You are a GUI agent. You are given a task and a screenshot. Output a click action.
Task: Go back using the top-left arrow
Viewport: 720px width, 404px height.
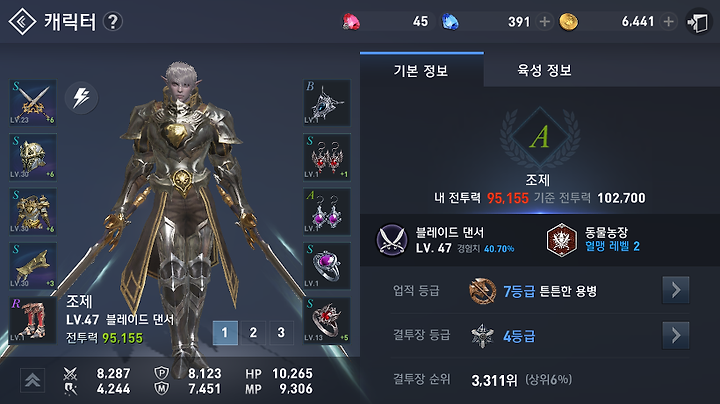pyautogui.click(x=22, y=22)
